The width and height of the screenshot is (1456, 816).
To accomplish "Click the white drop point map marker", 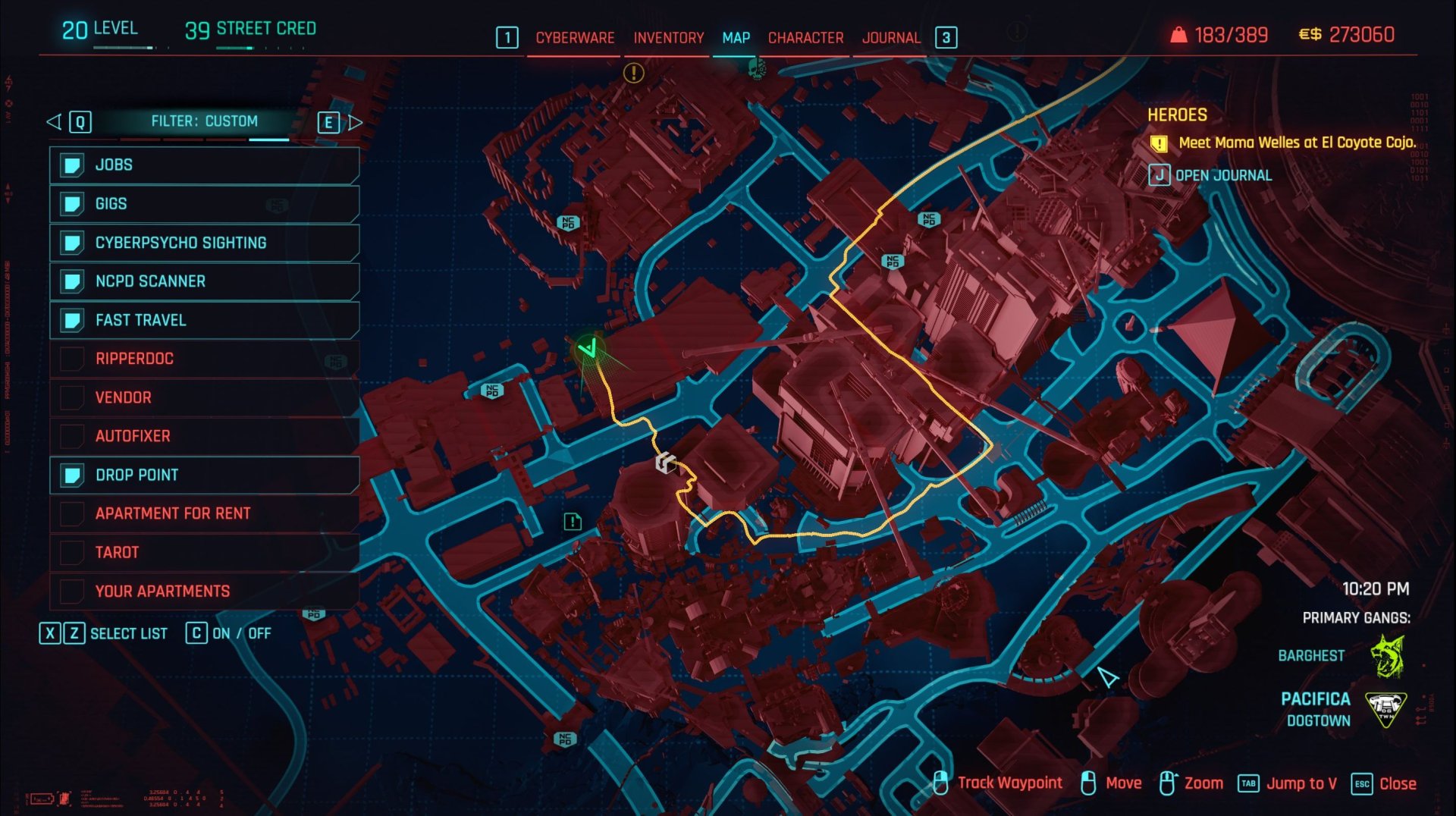I will pos(665,463).
